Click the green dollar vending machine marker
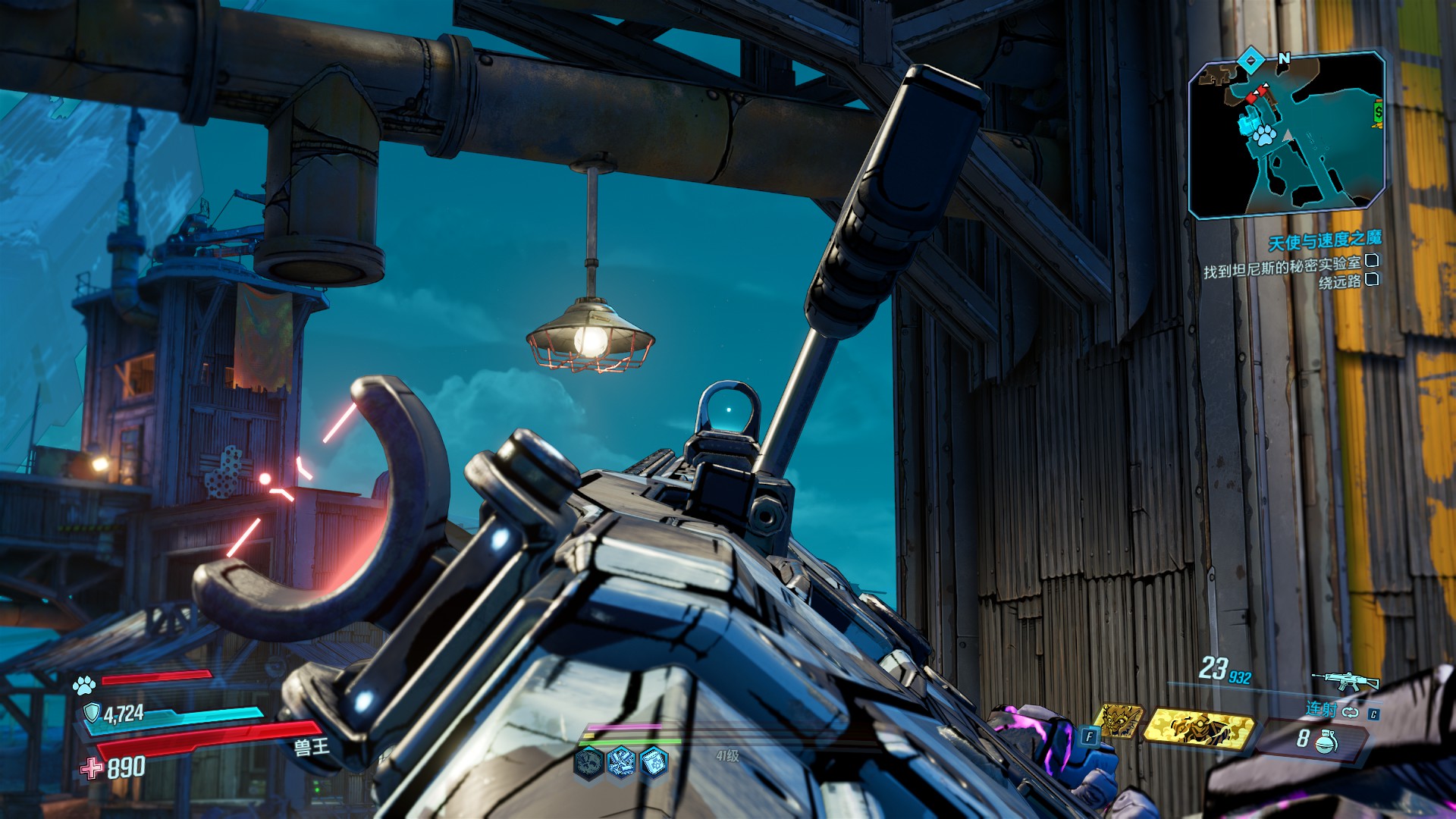Screen dimensions: 1456x819 coord(1378,113)
